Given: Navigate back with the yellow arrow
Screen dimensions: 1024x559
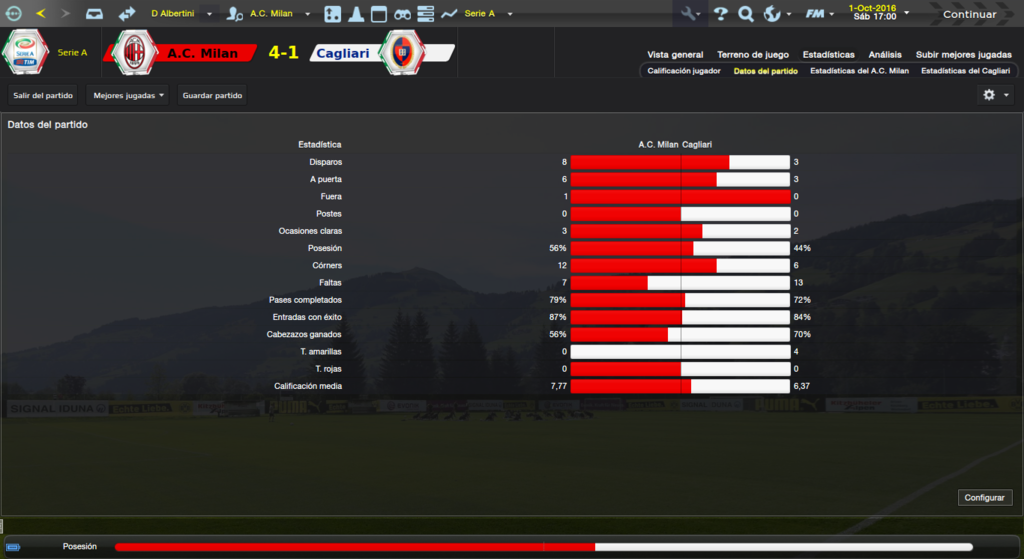Looking at the screenshot, I should (40, 14).
